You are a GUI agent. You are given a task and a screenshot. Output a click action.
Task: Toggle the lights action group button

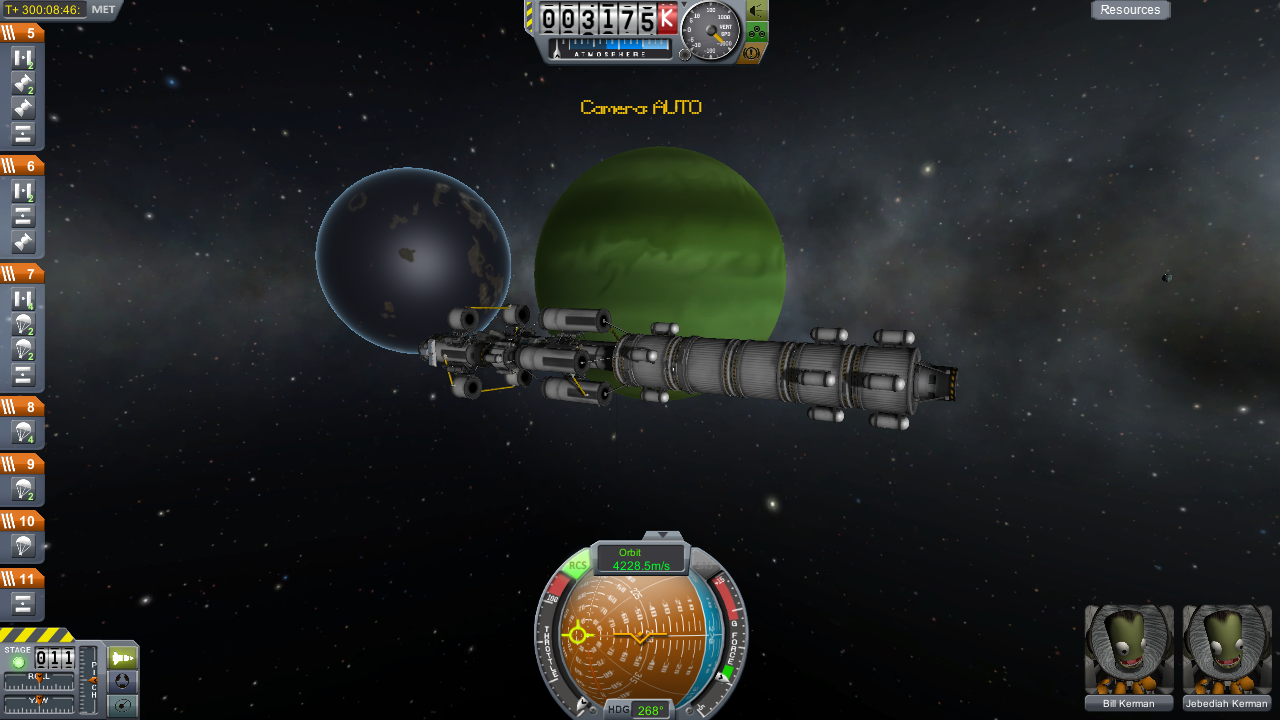(x=757, y=10)
